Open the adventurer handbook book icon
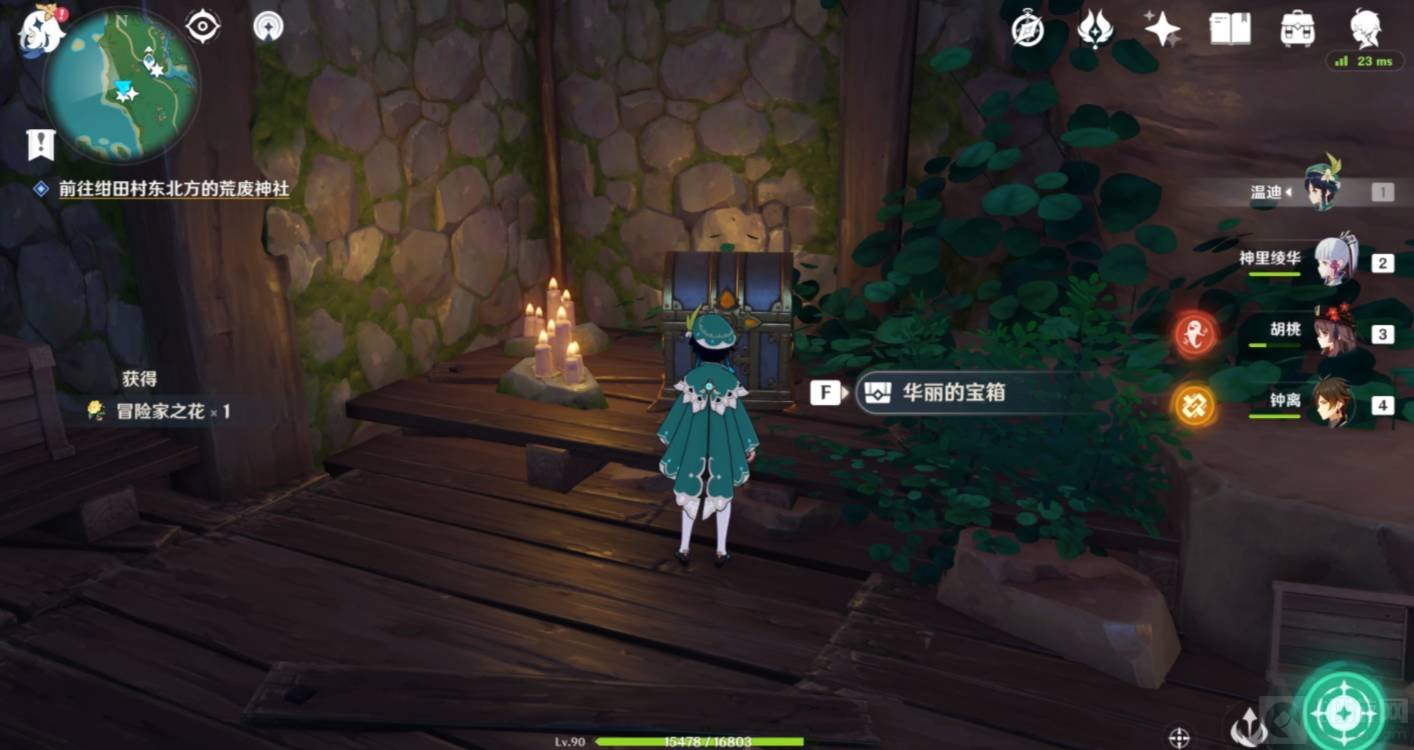1414x750 pixels. tap(1230, 29)
